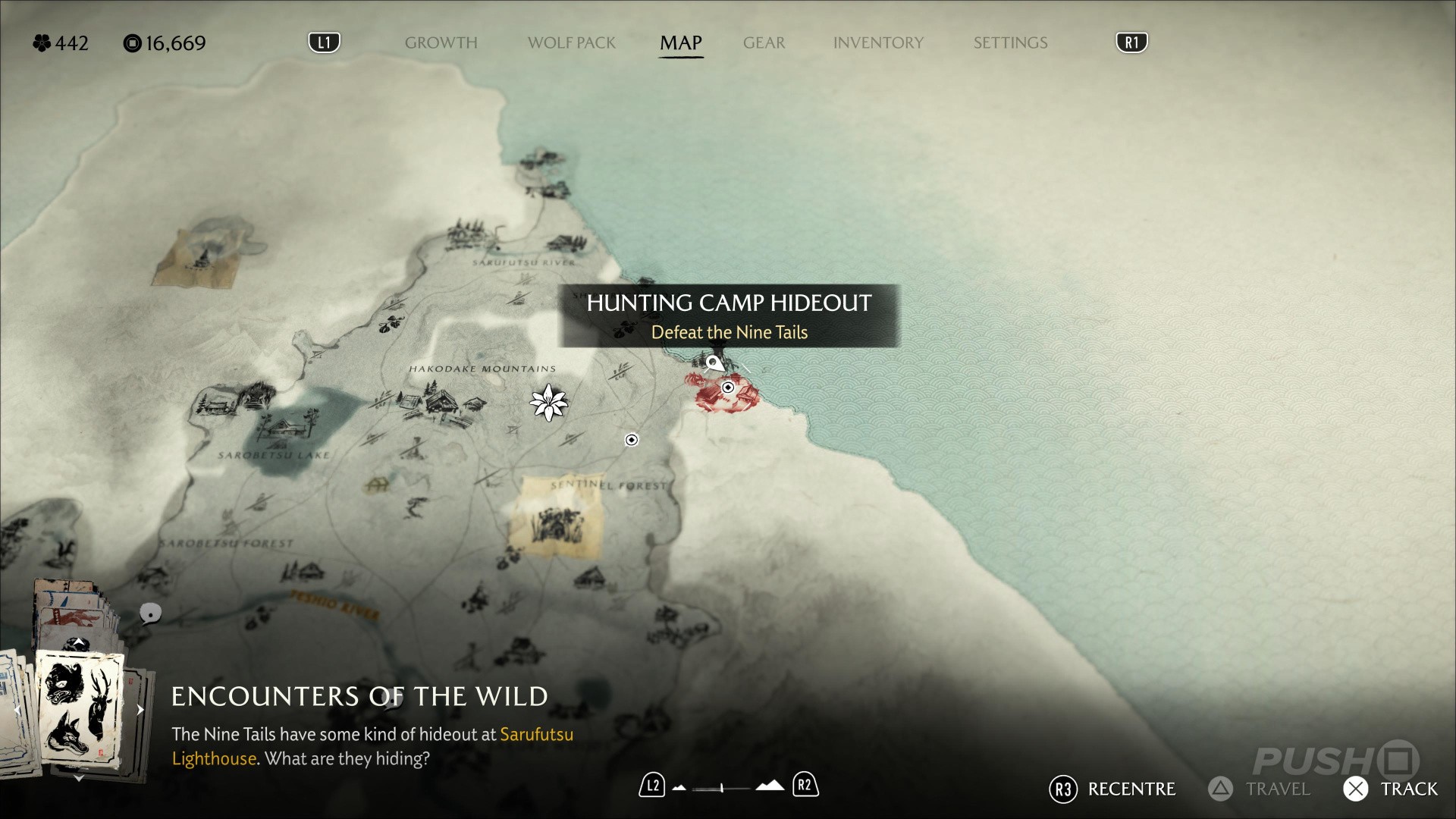Select the white flower map marker
Viewport: 1456px width, 819px height.
[x=548, y=402]
